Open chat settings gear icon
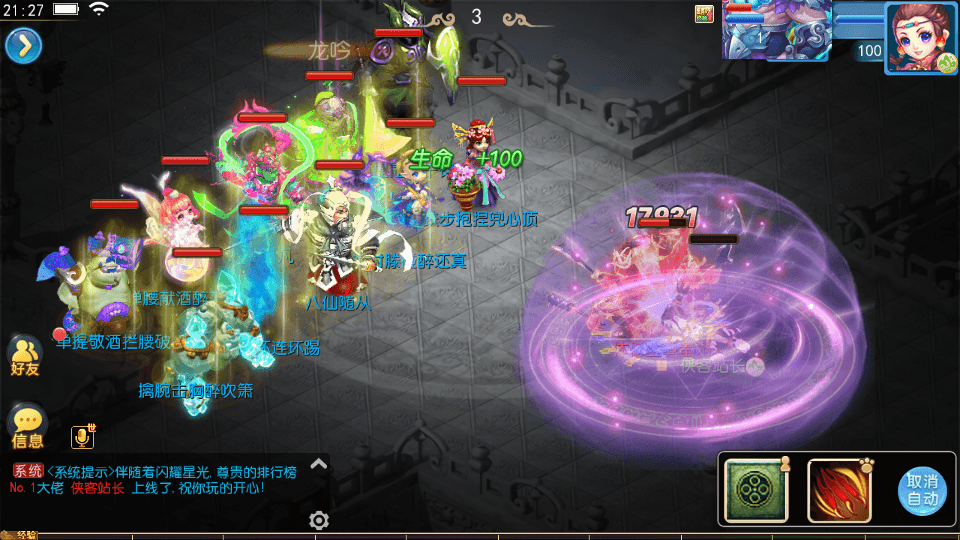Image resolution: width=960 pixels, height=540 pixels. [x=319, y=520]
